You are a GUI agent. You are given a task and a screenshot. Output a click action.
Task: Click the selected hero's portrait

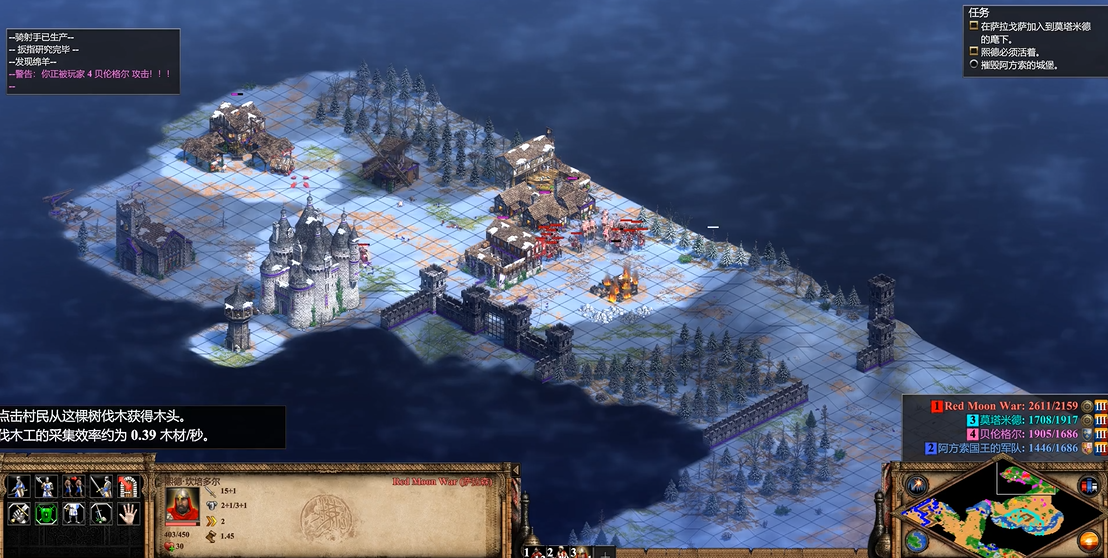pyautogui.click(x=182, y=503)
